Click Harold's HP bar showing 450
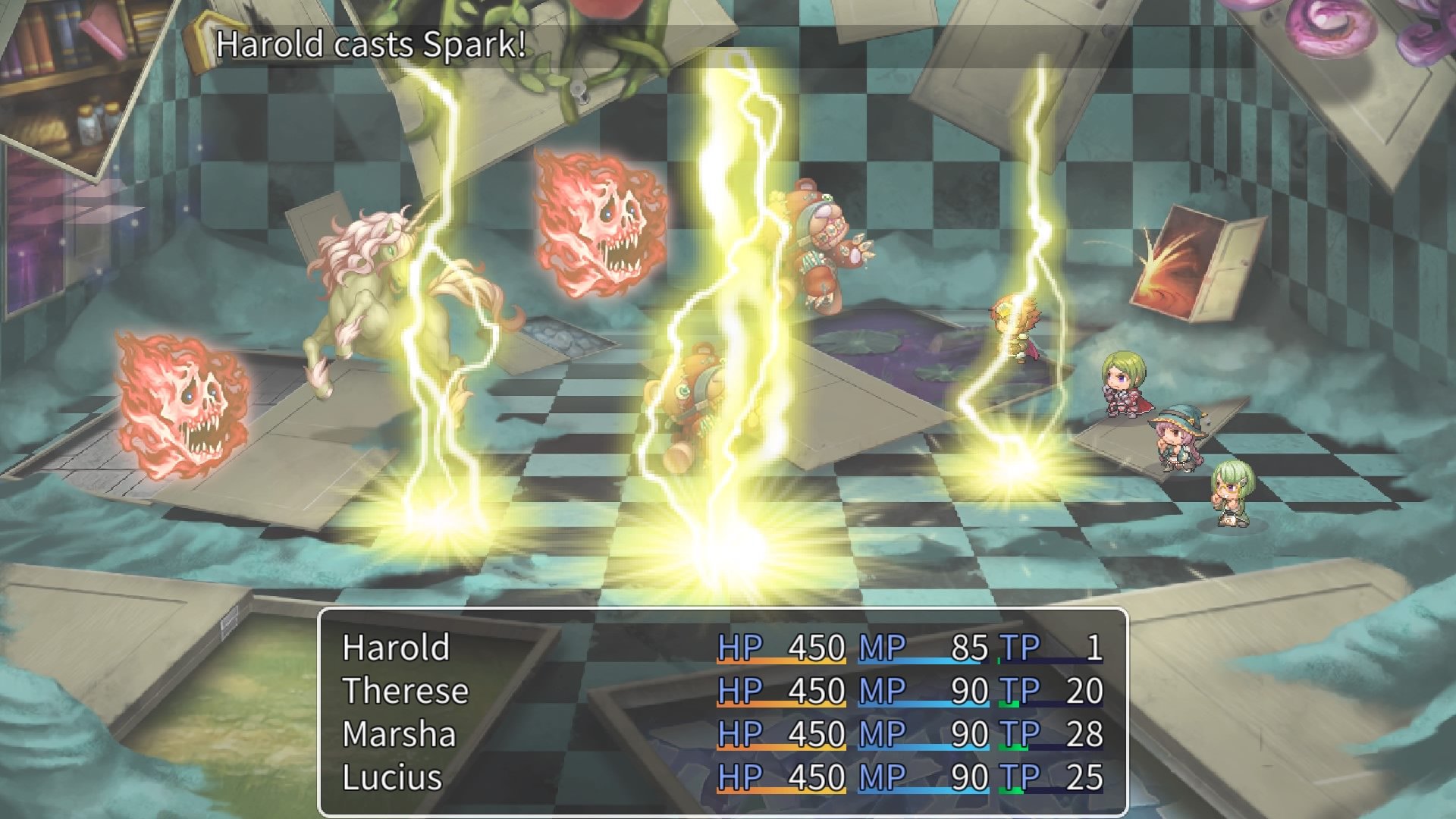The height and width of the screenshot is (819, 1456). (781, 649)
